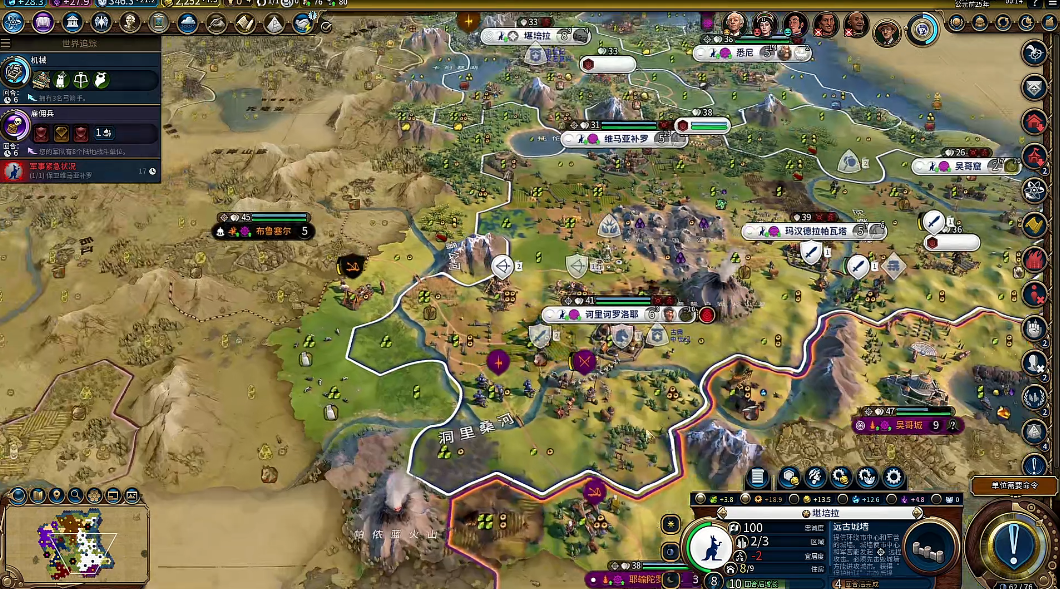Open the gear-shaped change production button
Viewport: 1060px width, 589px height.
click(892, 478)
